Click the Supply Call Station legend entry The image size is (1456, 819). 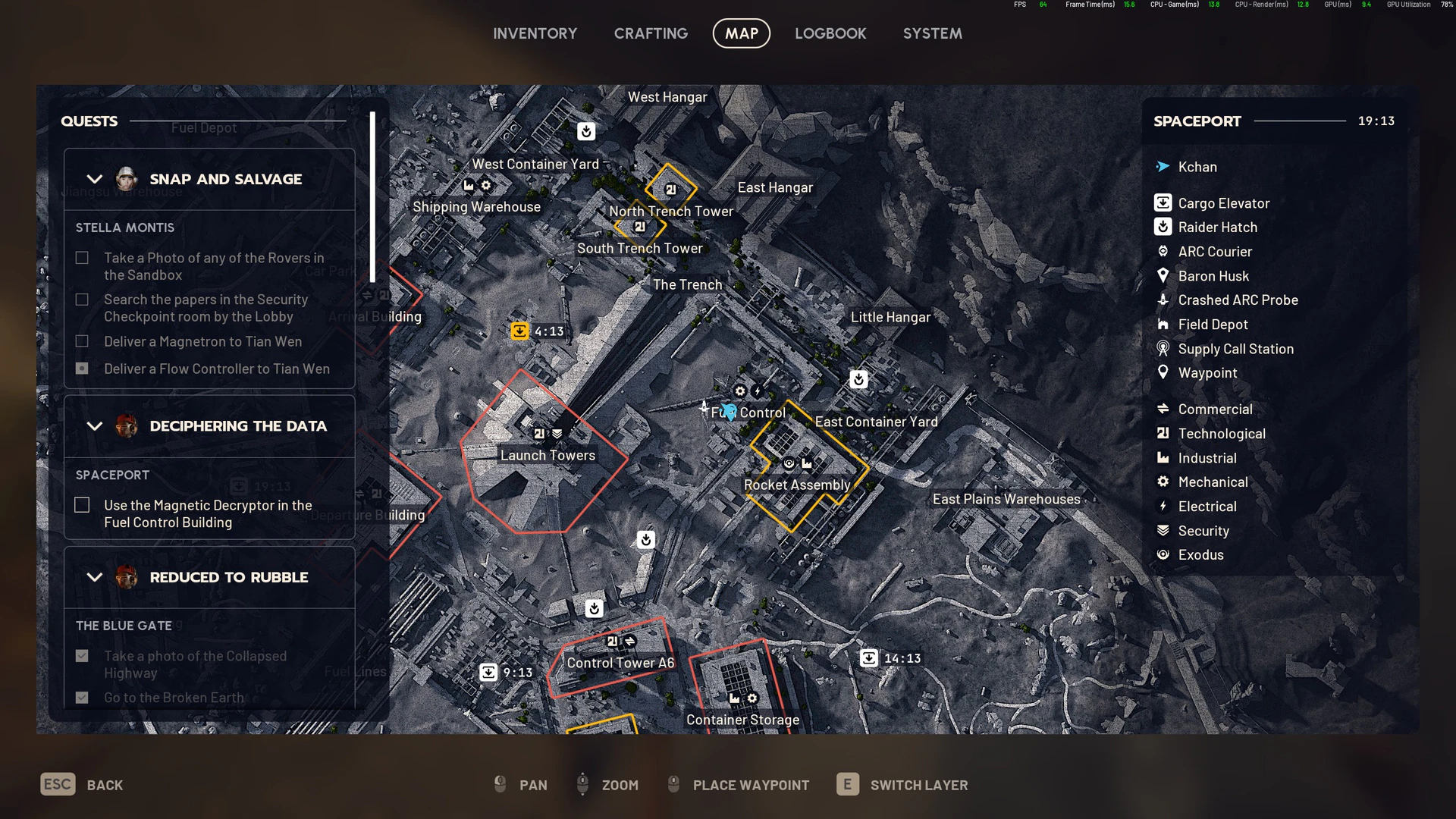[x=1235, y=349]
